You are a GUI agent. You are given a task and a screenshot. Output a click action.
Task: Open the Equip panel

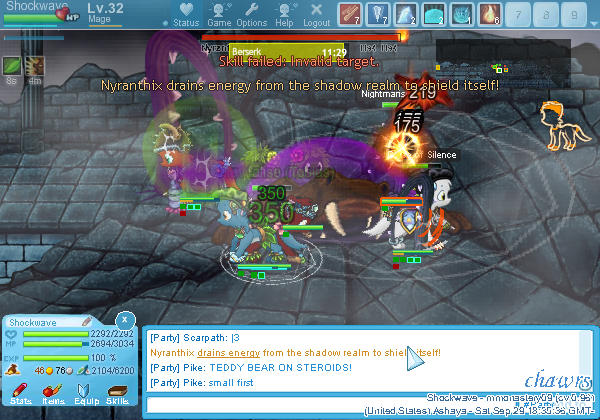pyautogui.click(x=86, y=394)
